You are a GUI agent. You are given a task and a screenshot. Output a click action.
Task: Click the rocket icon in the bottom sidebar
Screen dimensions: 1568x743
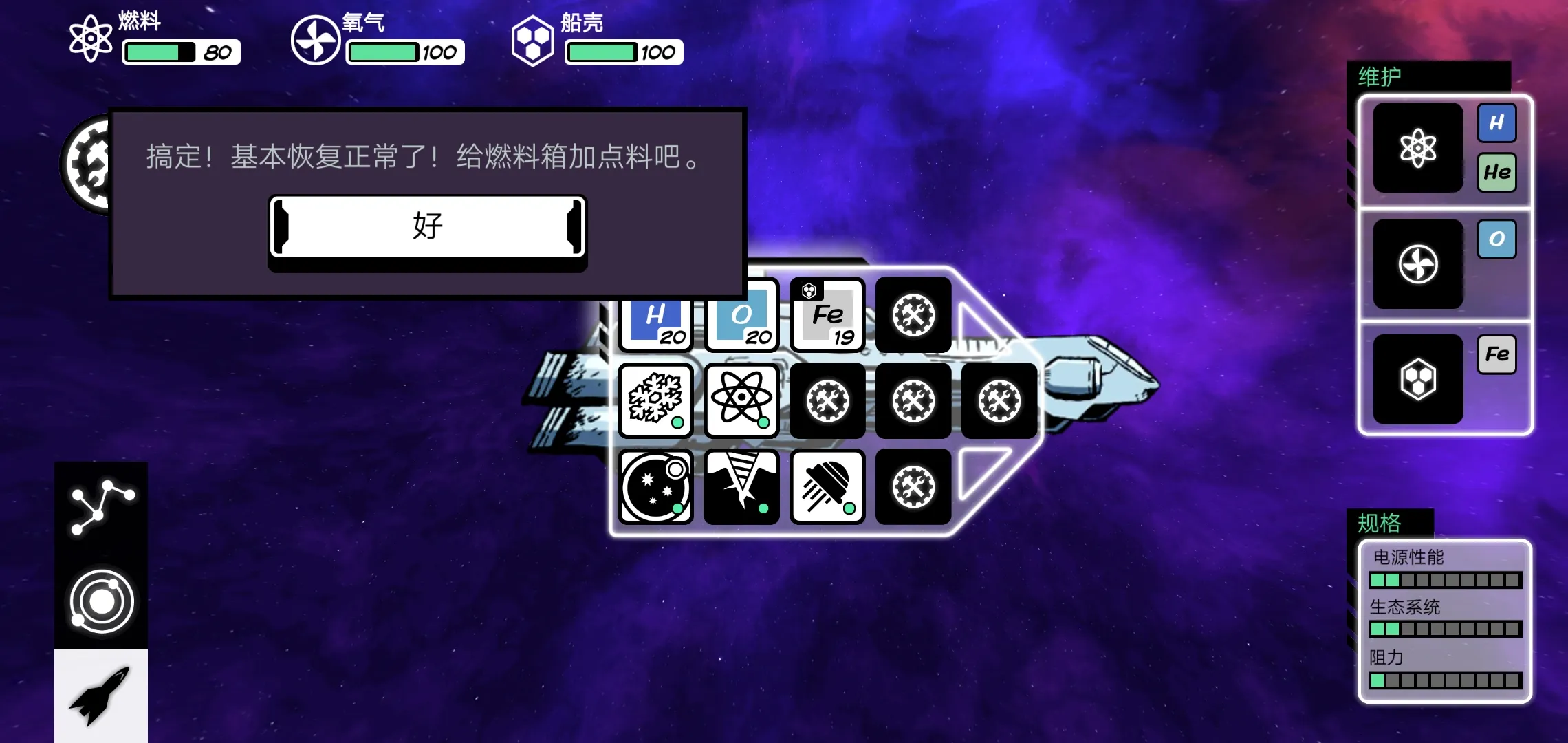[100, 700]
